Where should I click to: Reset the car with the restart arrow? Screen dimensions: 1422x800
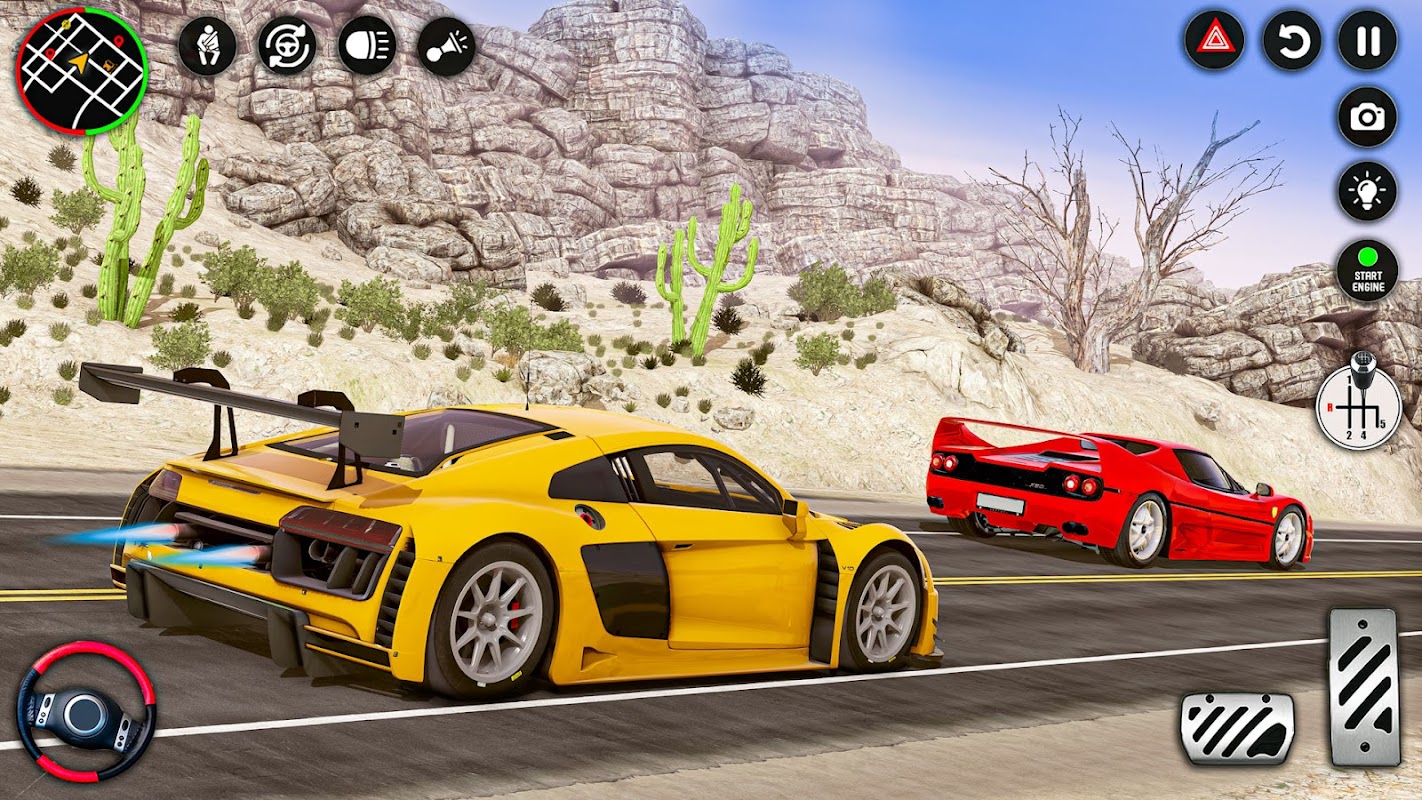1292,40
